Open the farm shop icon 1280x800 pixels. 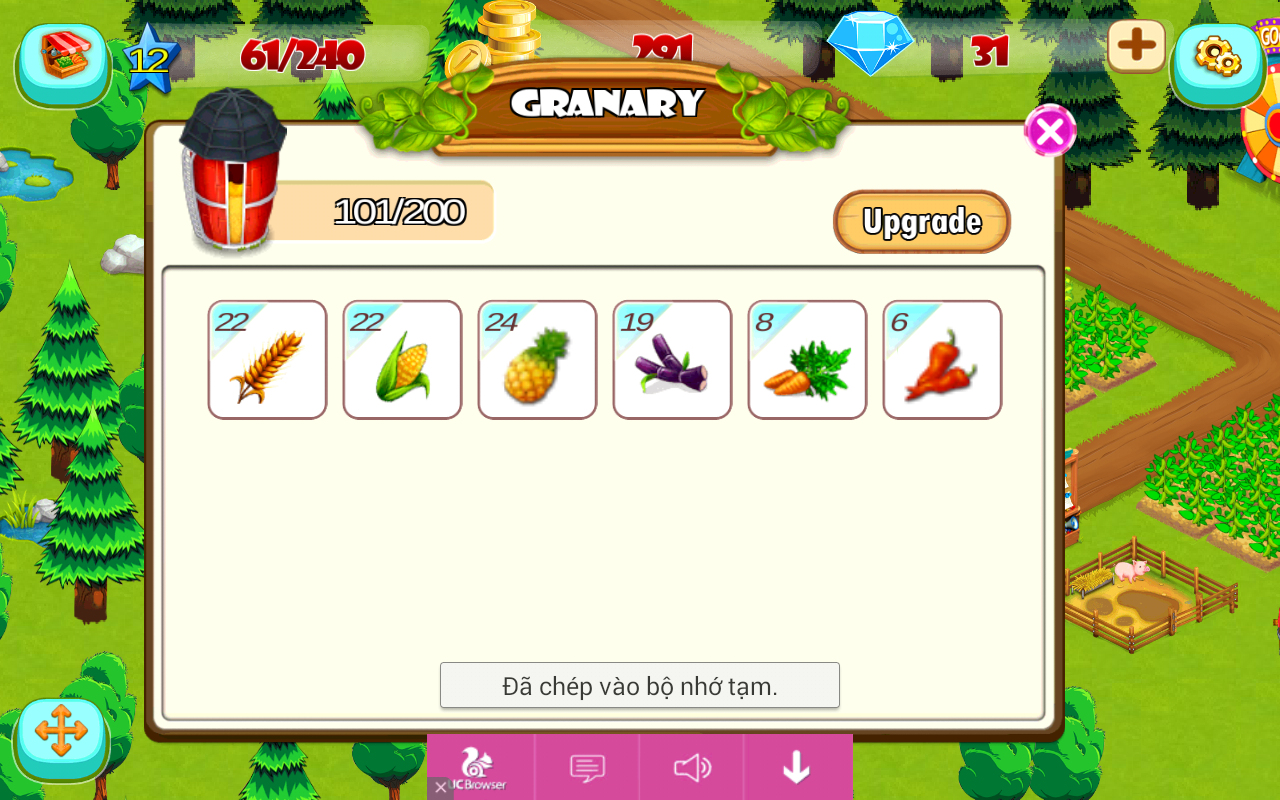click(x=62, y=60)
